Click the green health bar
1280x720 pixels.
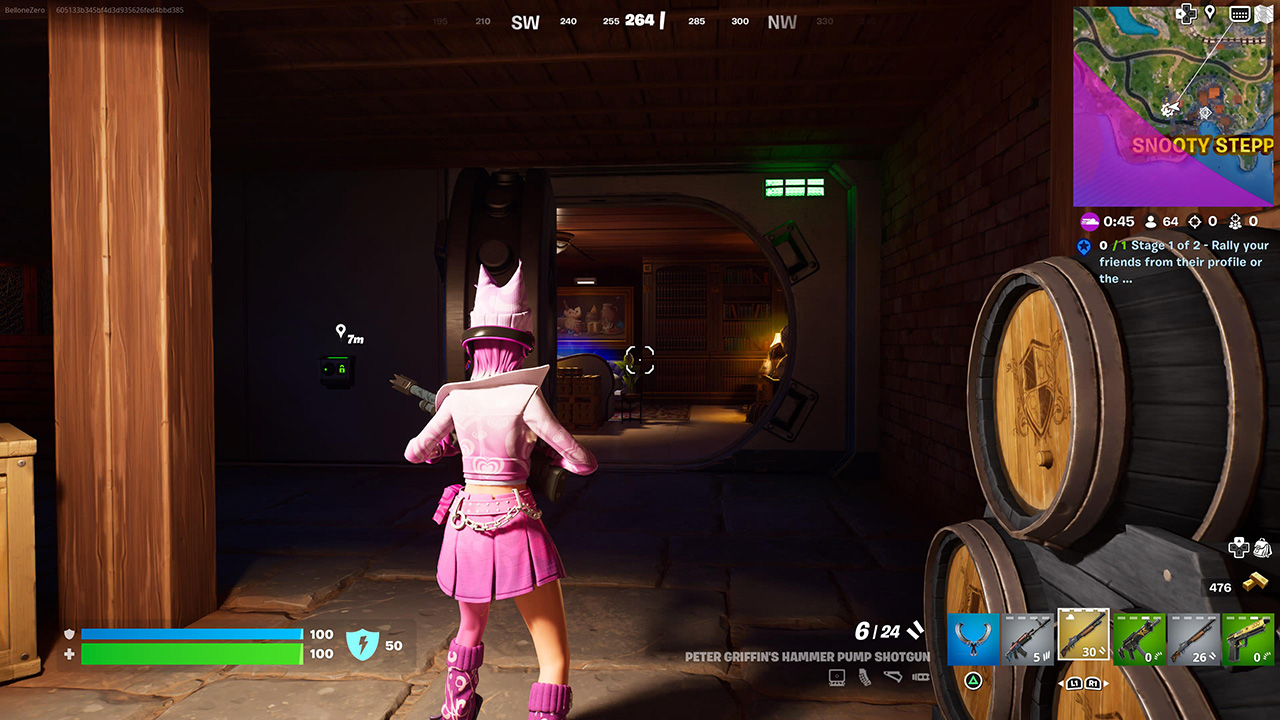190,654
